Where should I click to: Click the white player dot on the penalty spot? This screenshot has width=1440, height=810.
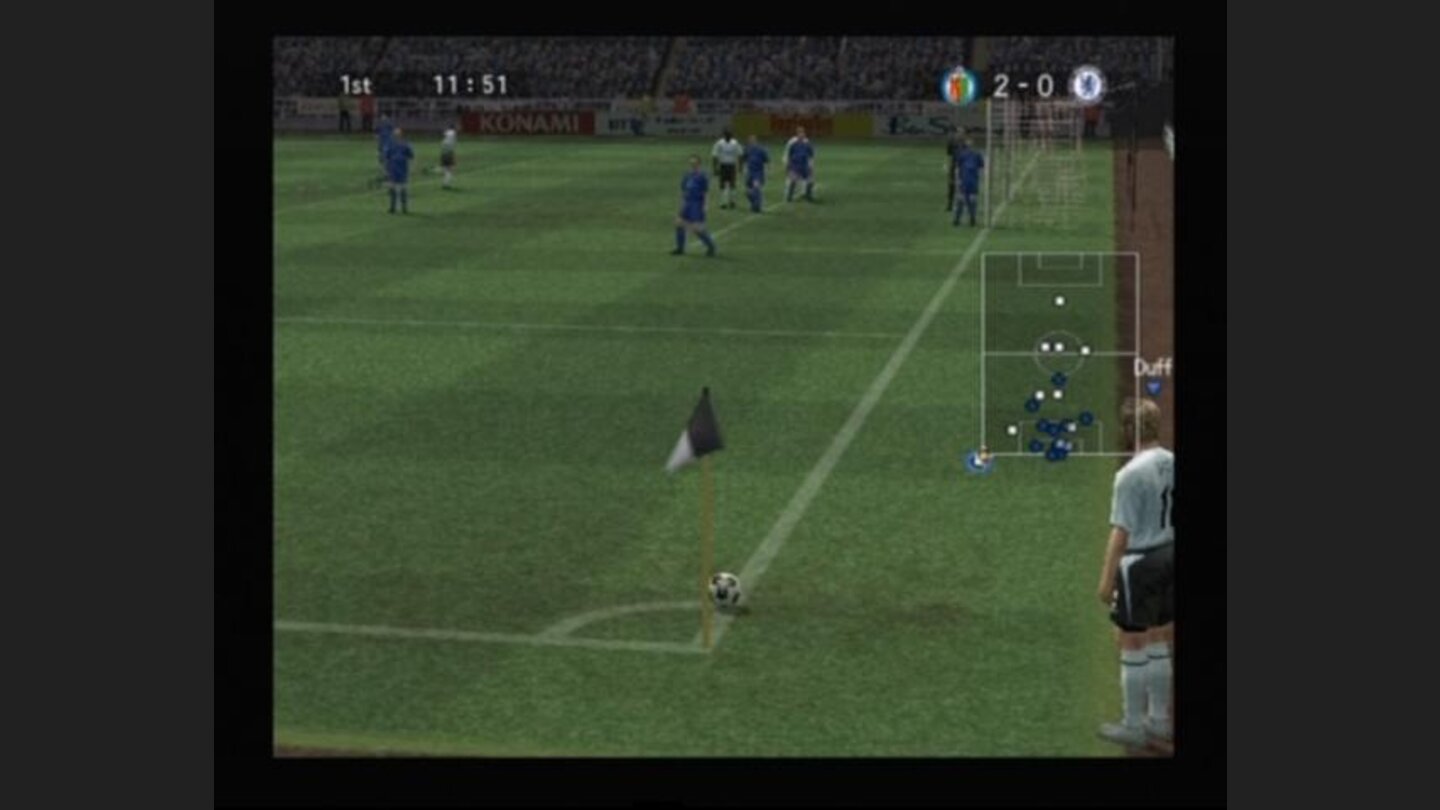[1059, 301]
